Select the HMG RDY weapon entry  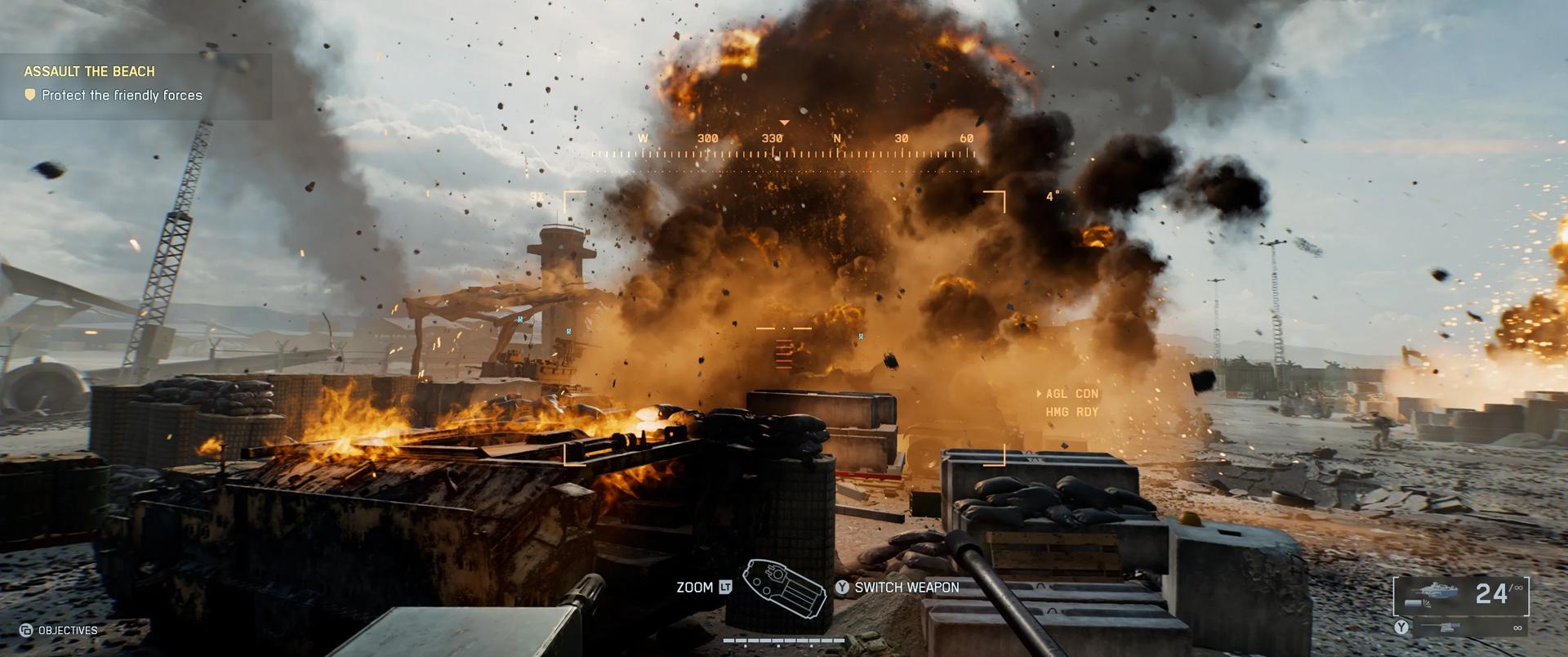tap(1071, 412)
